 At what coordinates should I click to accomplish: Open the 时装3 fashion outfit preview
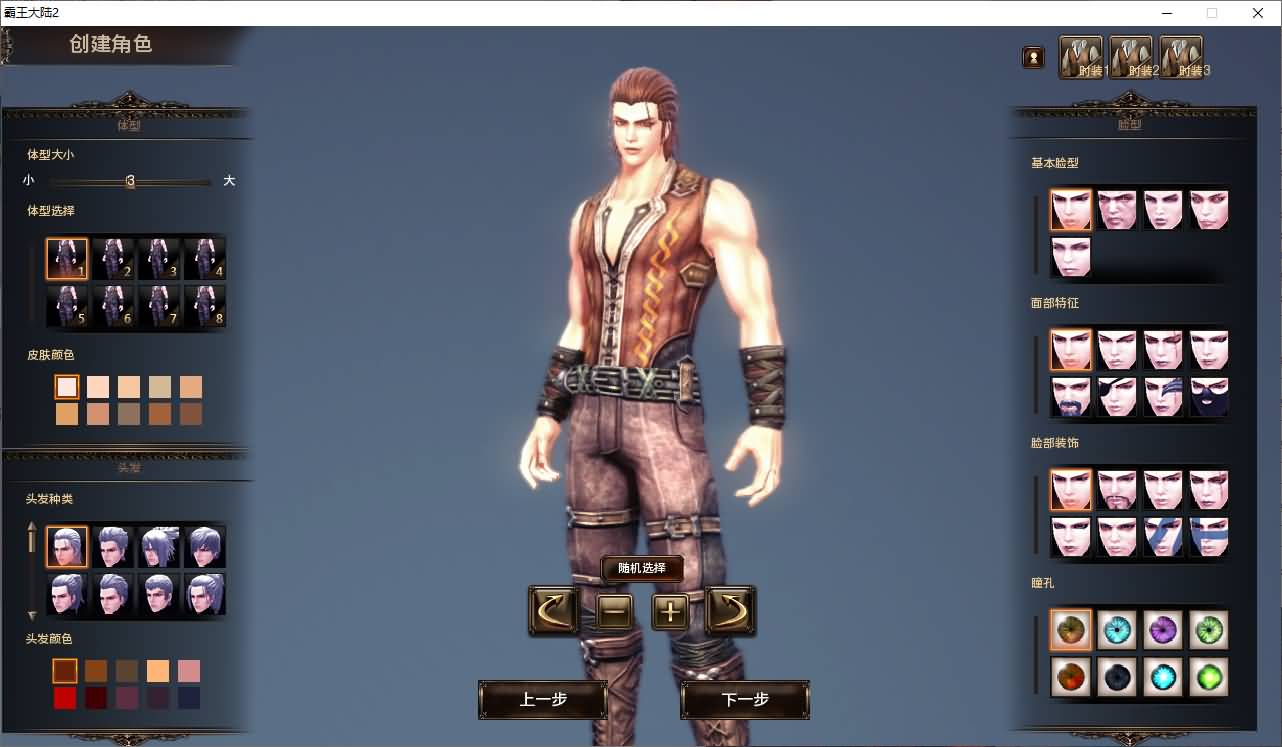[x=1180, y=56]
